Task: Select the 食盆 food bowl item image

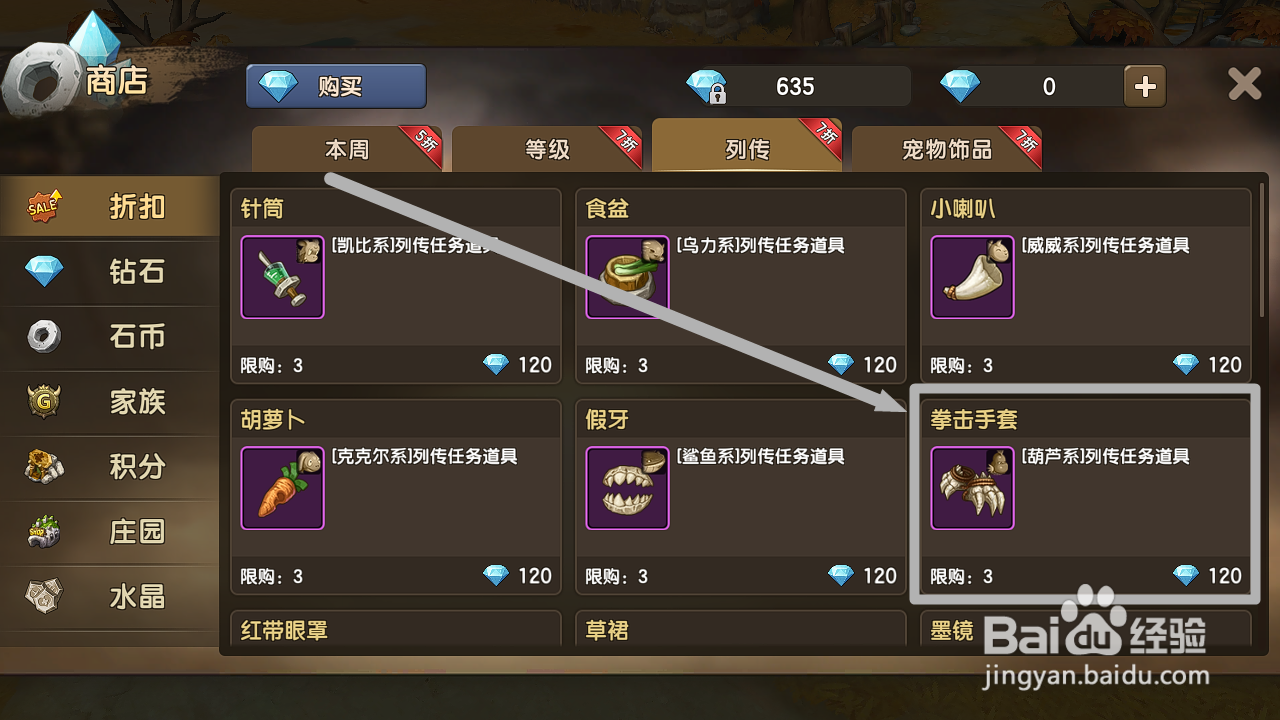Action: [x=627, y=277]
